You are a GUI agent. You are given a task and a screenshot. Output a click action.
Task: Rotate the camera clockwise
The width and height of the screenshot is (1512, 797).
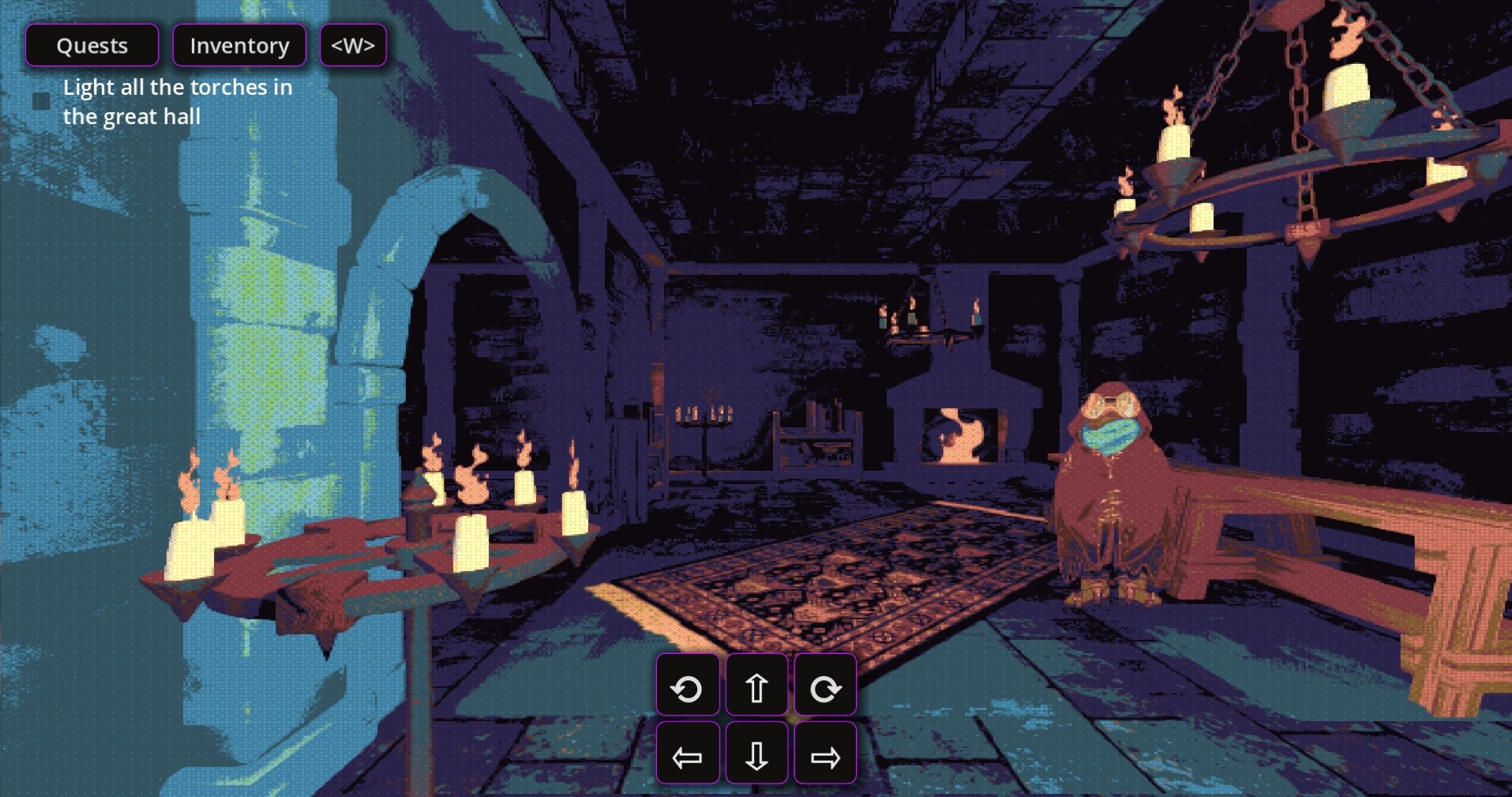pyautogui.click(x=825, y=686)
